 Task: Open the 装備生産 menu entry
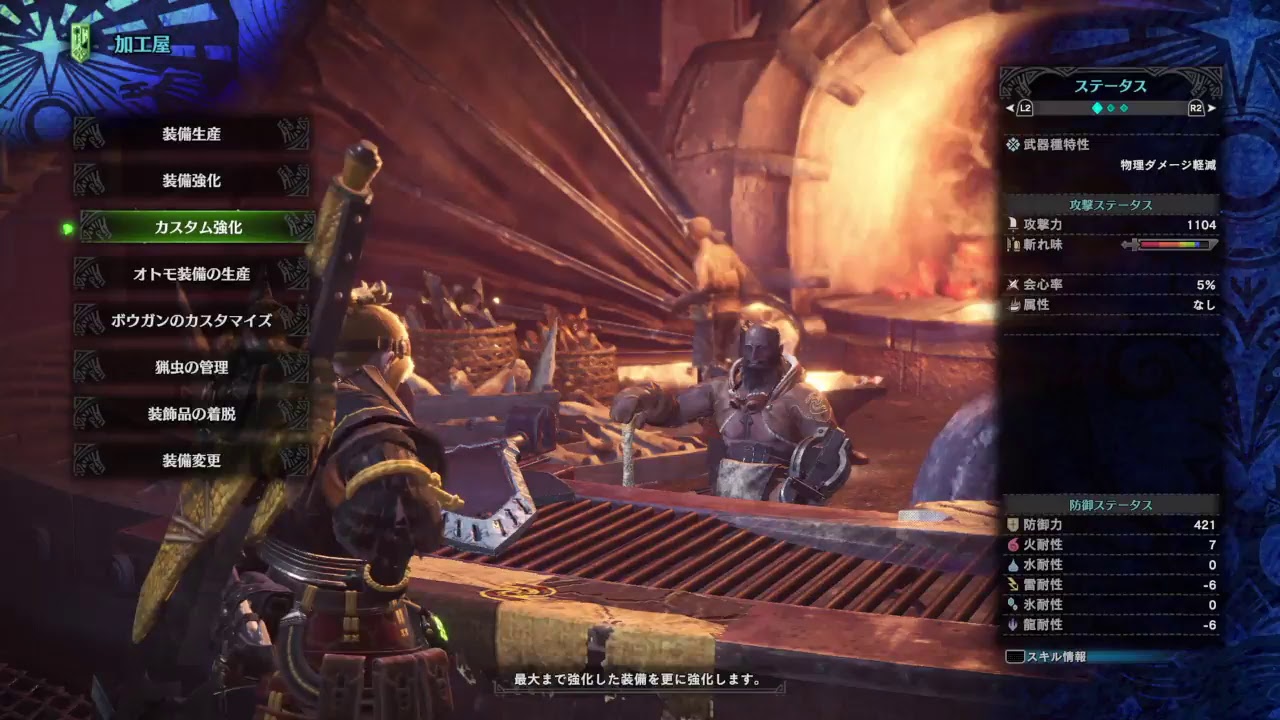191,134
